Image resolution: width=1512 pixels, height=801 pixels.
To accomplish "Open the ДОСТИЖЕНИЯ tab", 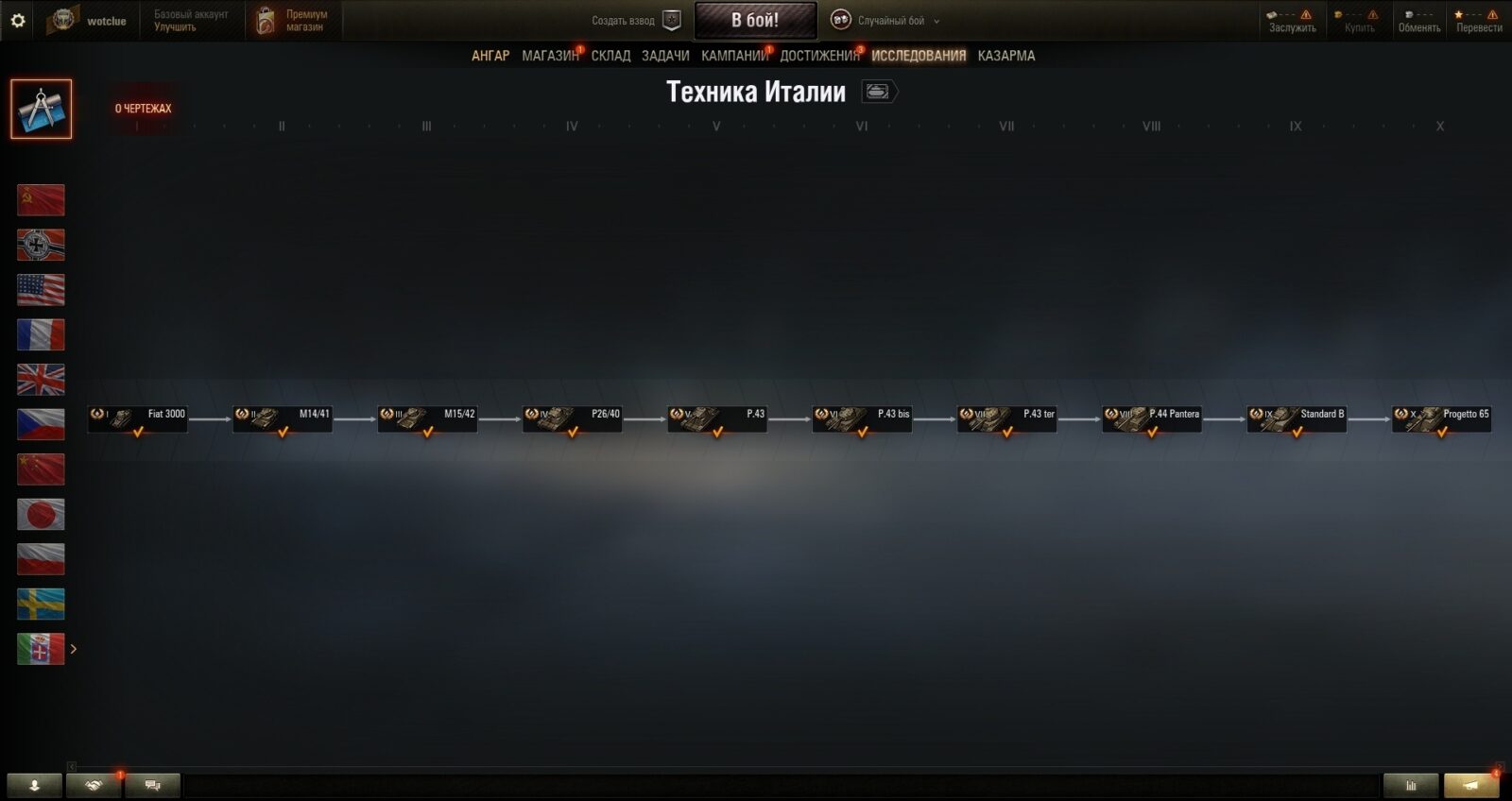I will (819, 56).
